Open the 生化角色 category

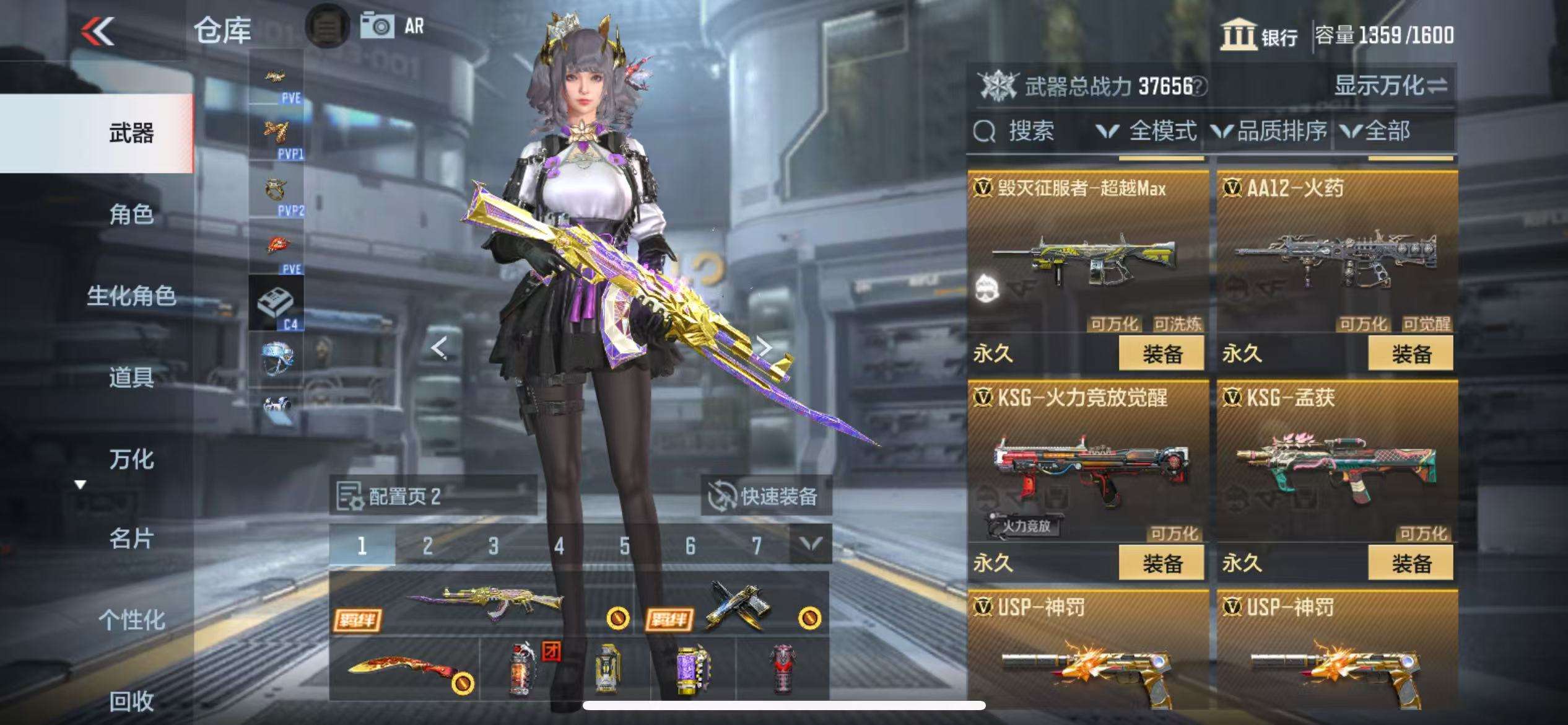[x=131, y=296]
